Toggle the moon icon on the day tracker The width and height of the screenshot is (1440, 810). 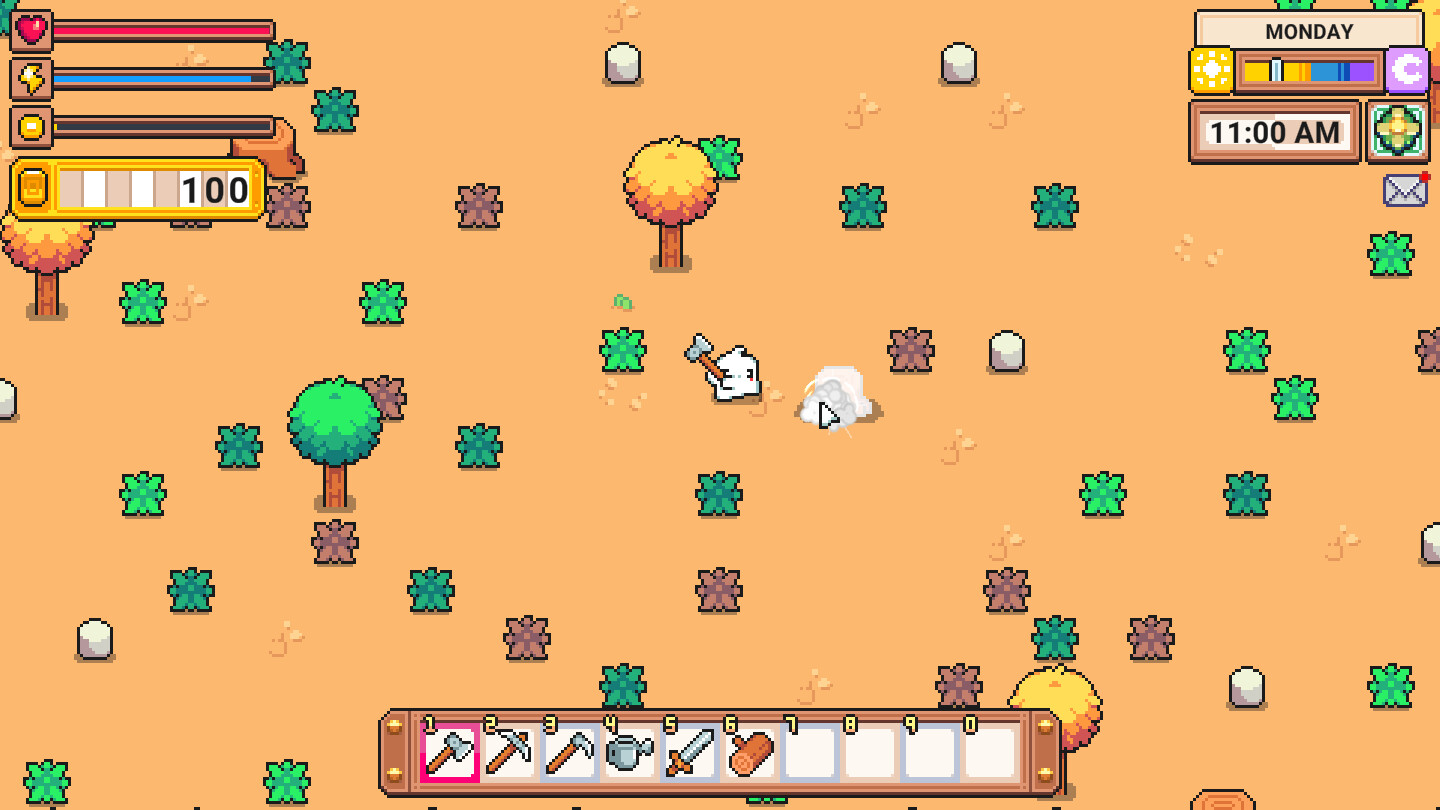tap(1406, 71)
